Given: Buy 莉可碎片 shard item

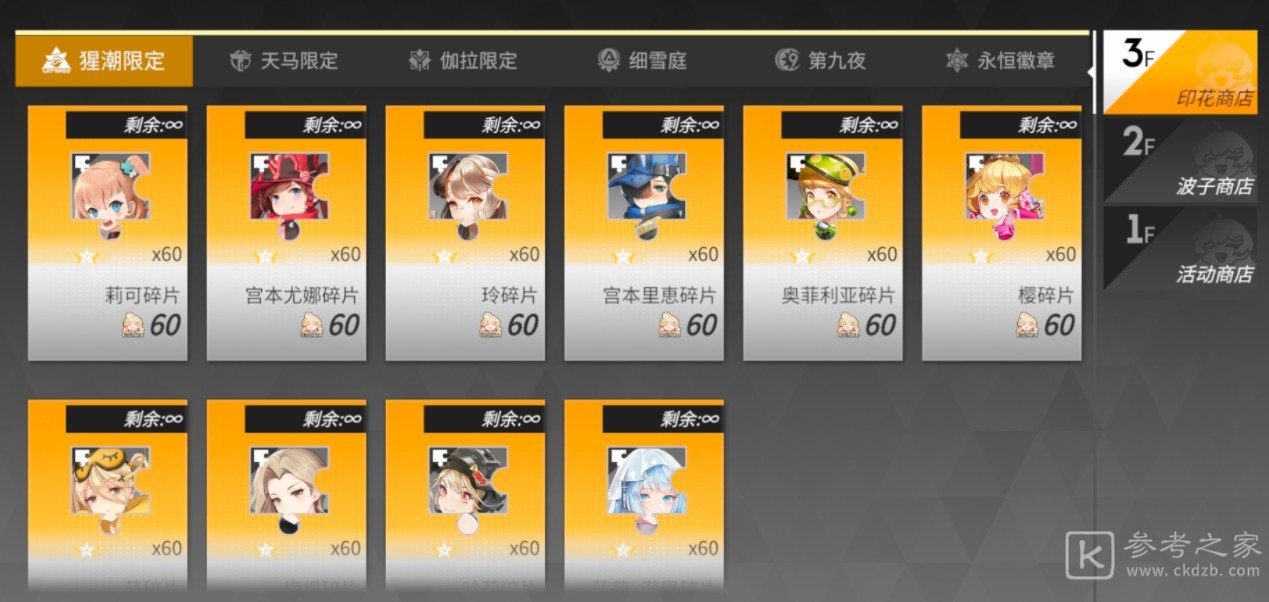Looking at the screenshot, I should 107,232.
